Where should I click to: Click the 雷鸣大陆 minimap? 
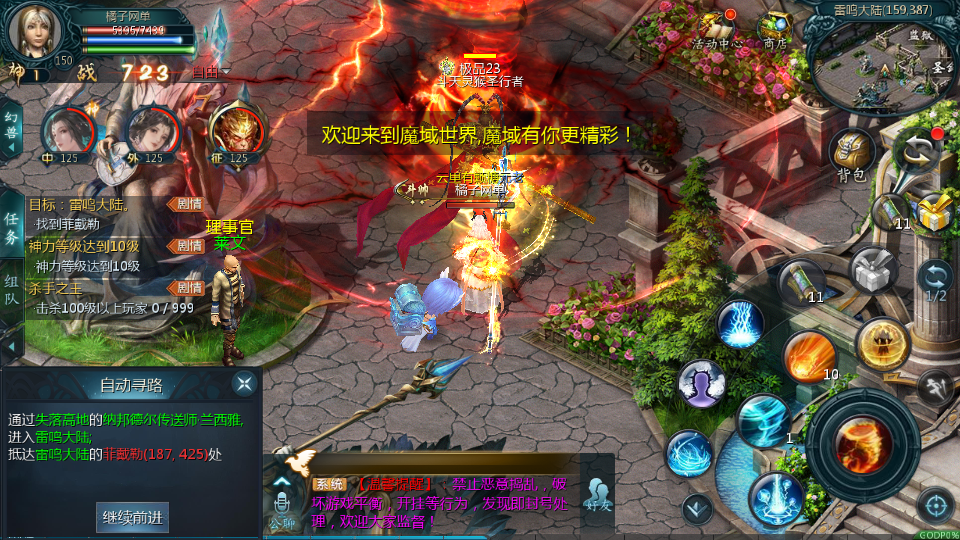[x=880, y=62]
